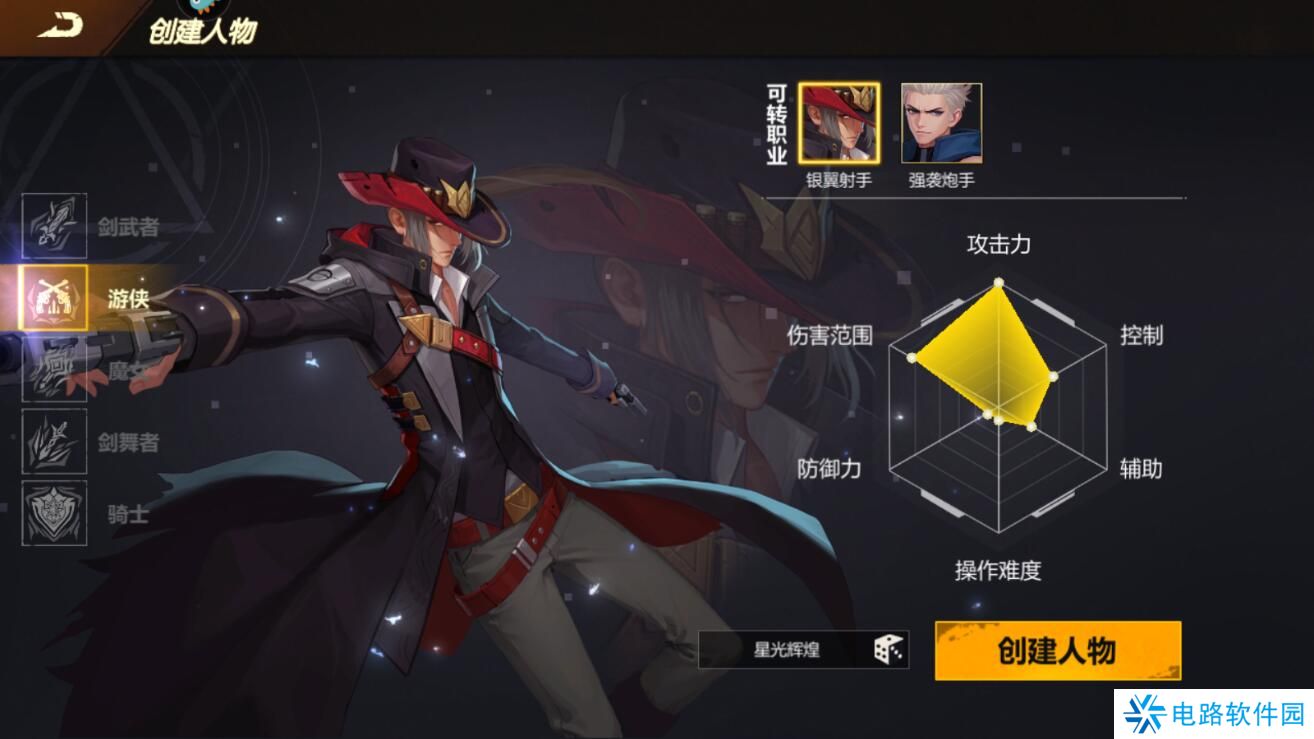This screenshot has width=1314, height=739.
Task: Select the 剑武者 class icon
Action: click(x=55, y=228)
